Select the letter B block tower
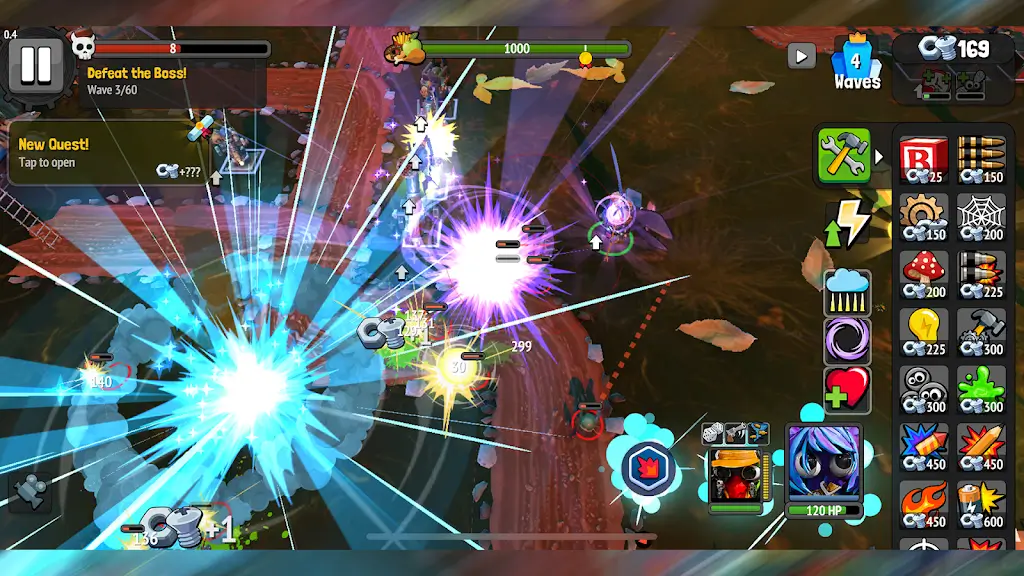 click(x=924, y=161)
